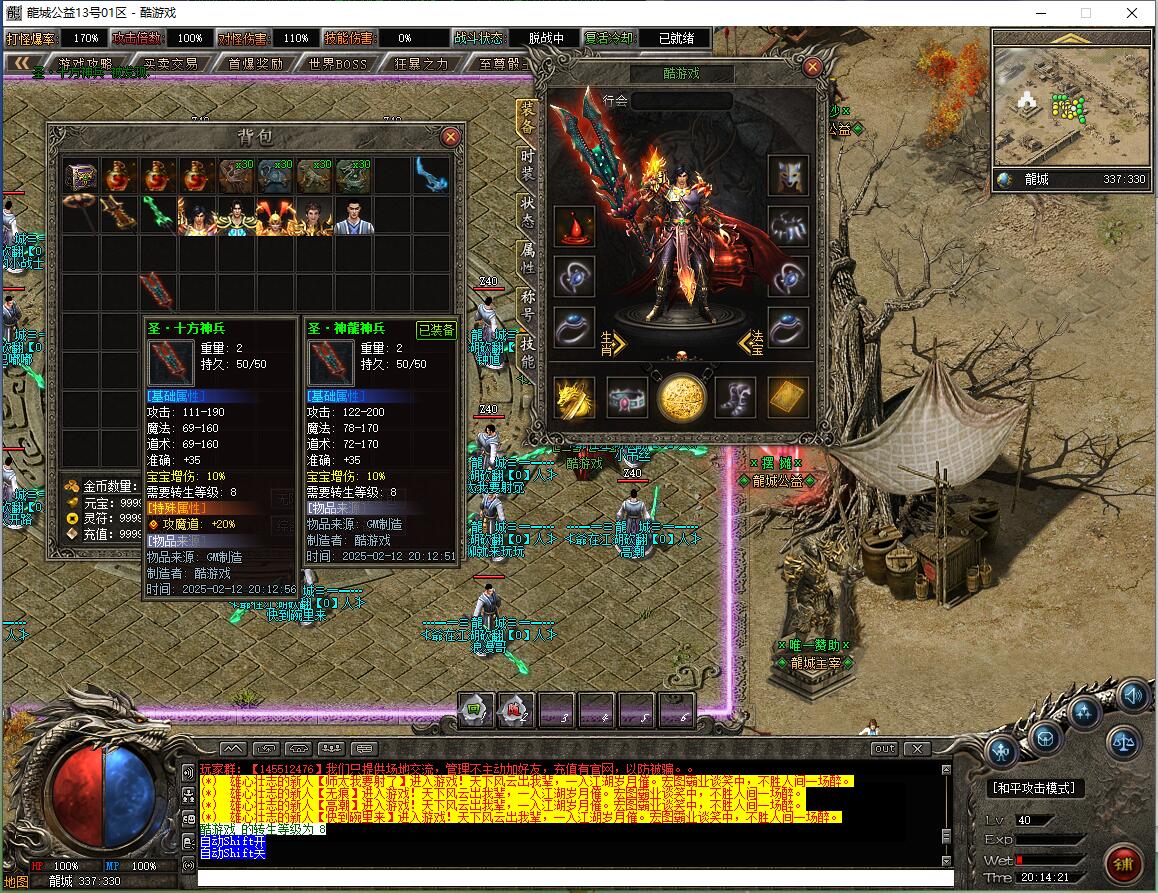Open the 技能 skills tab
This screenshot has height=893, width=1158.
coord(528,349)
